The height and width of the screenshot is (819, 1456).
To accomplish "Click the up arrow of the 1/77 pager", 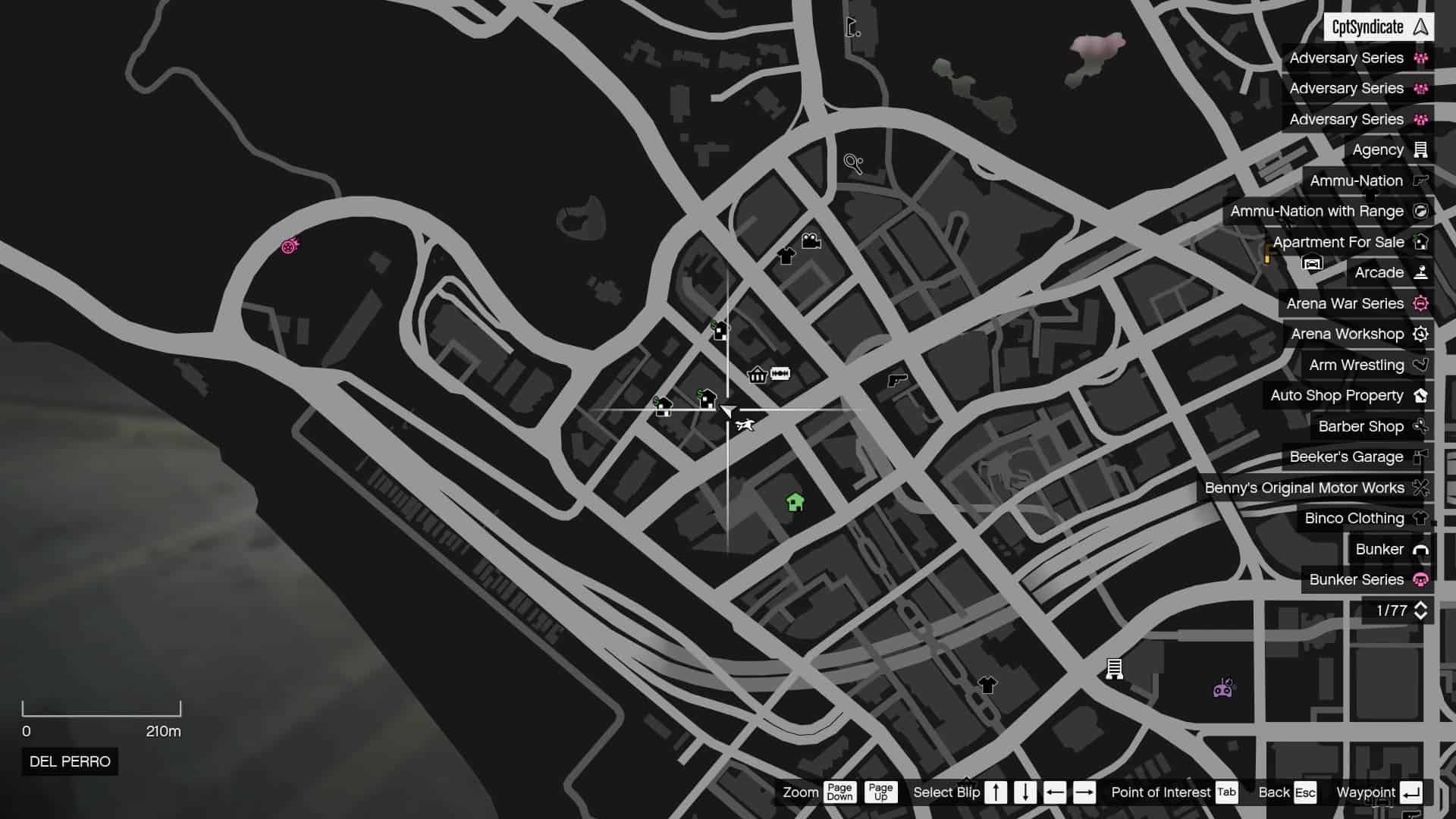I will pyautogui.click(x=1420, y=605).
